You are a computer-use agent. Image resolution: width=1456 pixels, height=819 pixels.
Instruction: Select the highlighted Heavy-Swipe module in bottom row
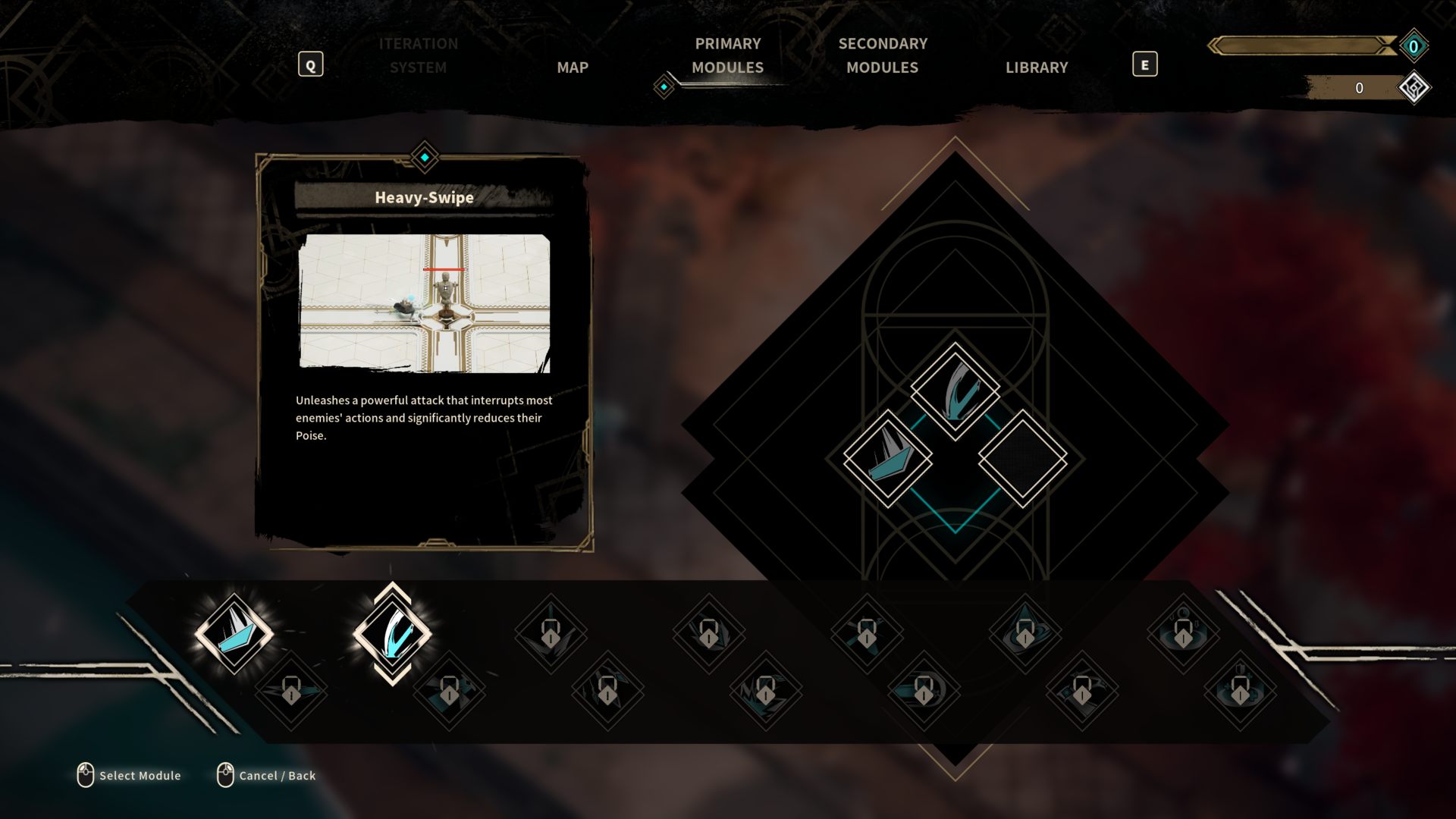(392, 633)
